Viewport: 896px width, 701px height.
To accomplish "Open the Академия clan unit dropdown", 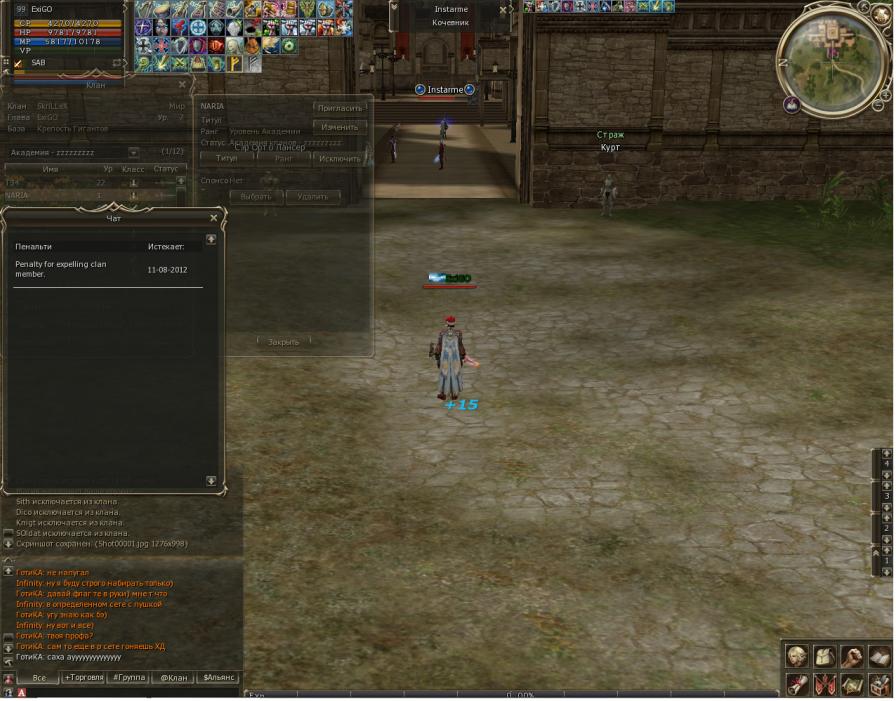I will (134, 153).
